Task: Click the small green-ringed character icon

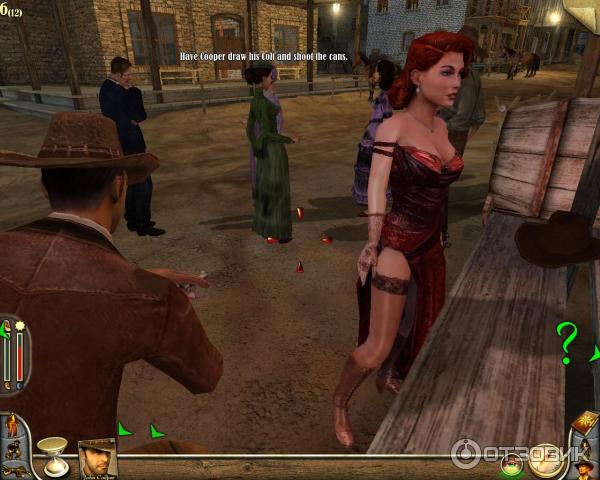Action: (512, 464)
